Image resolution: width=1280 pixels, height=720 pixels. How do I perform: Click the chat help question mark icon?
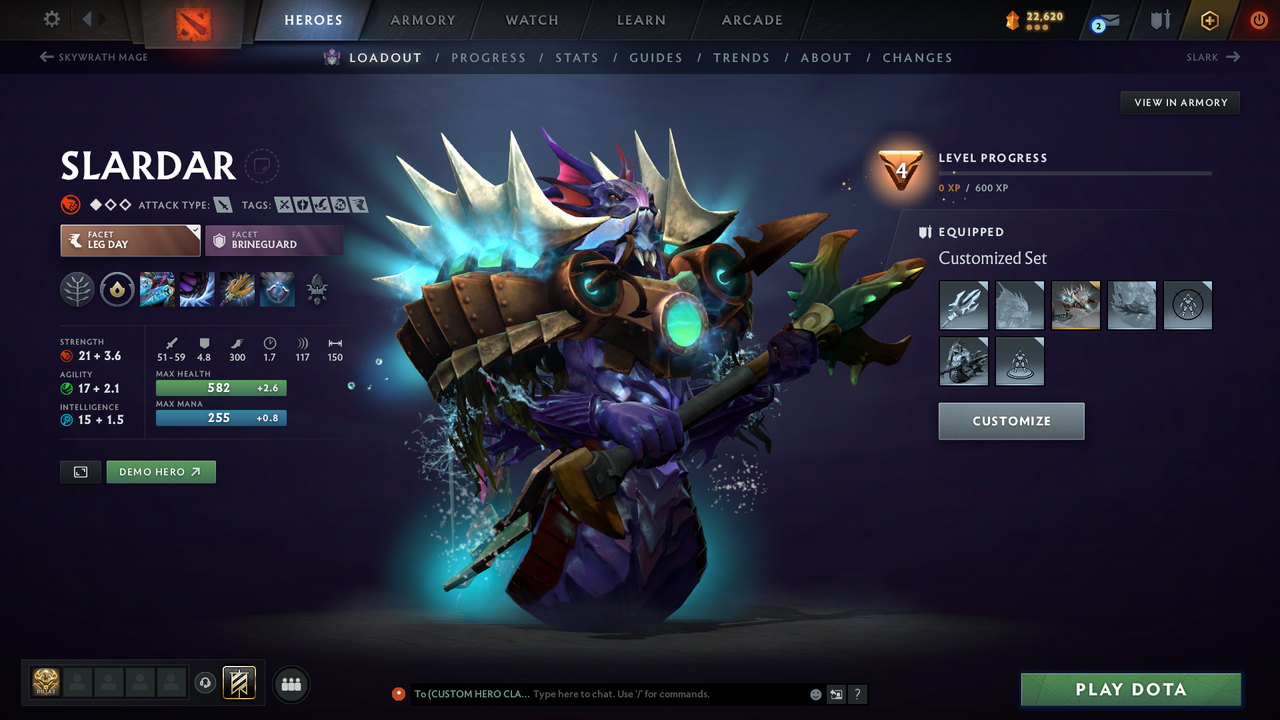(x=857, y=694)
